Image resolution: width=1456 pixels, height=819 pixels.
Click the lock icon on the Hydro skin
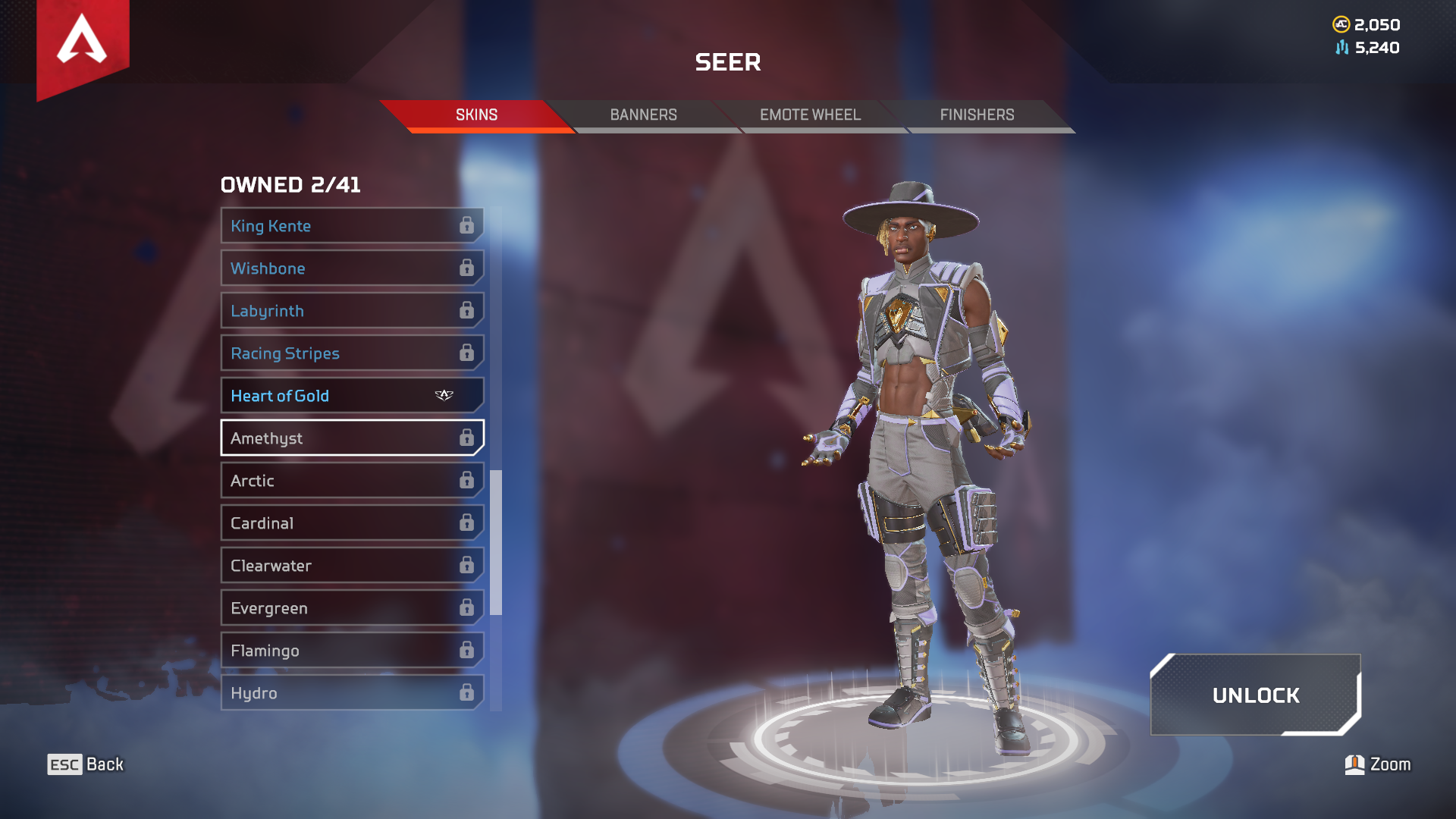coord(467,692)
